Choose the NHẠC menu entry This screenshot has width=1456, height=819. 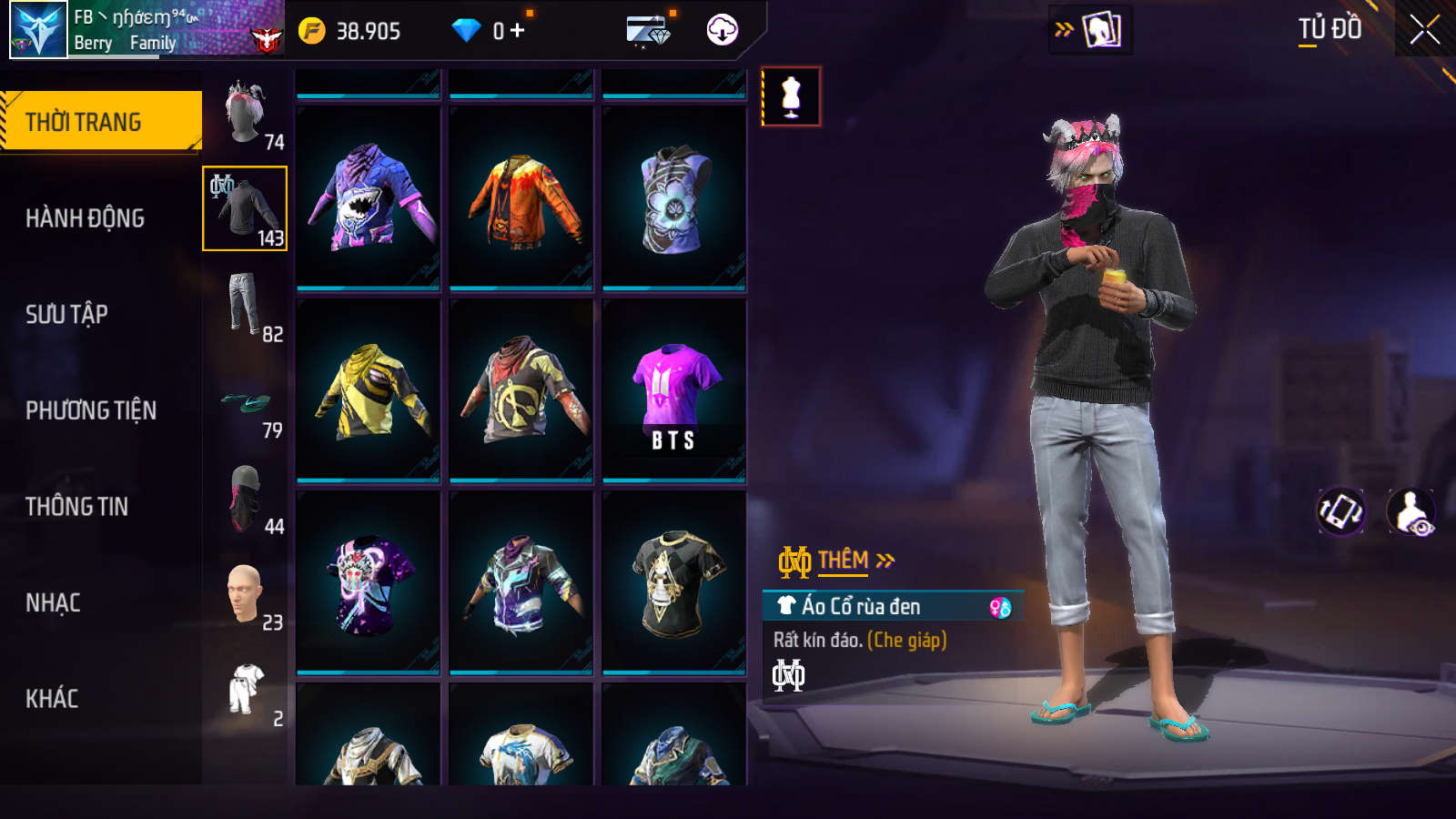[53, 603]
